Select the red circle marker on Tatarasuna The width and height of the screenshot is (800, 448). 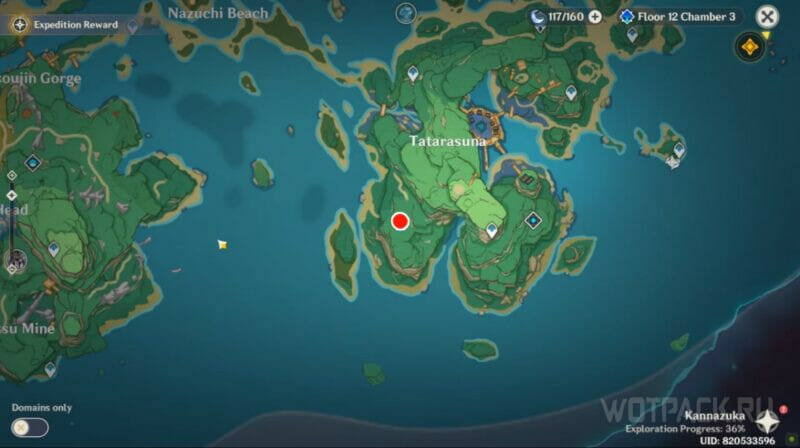click(x=401, y=221)
